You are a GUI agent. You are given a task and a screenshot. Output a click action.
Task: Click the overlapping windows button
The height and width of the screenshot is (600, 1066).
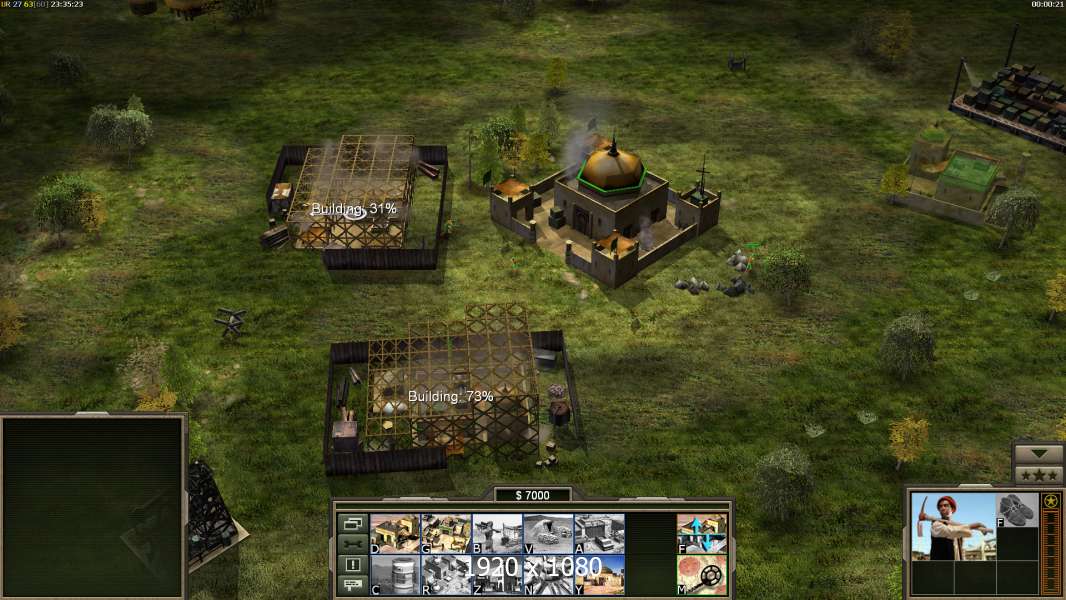point(352,523)
